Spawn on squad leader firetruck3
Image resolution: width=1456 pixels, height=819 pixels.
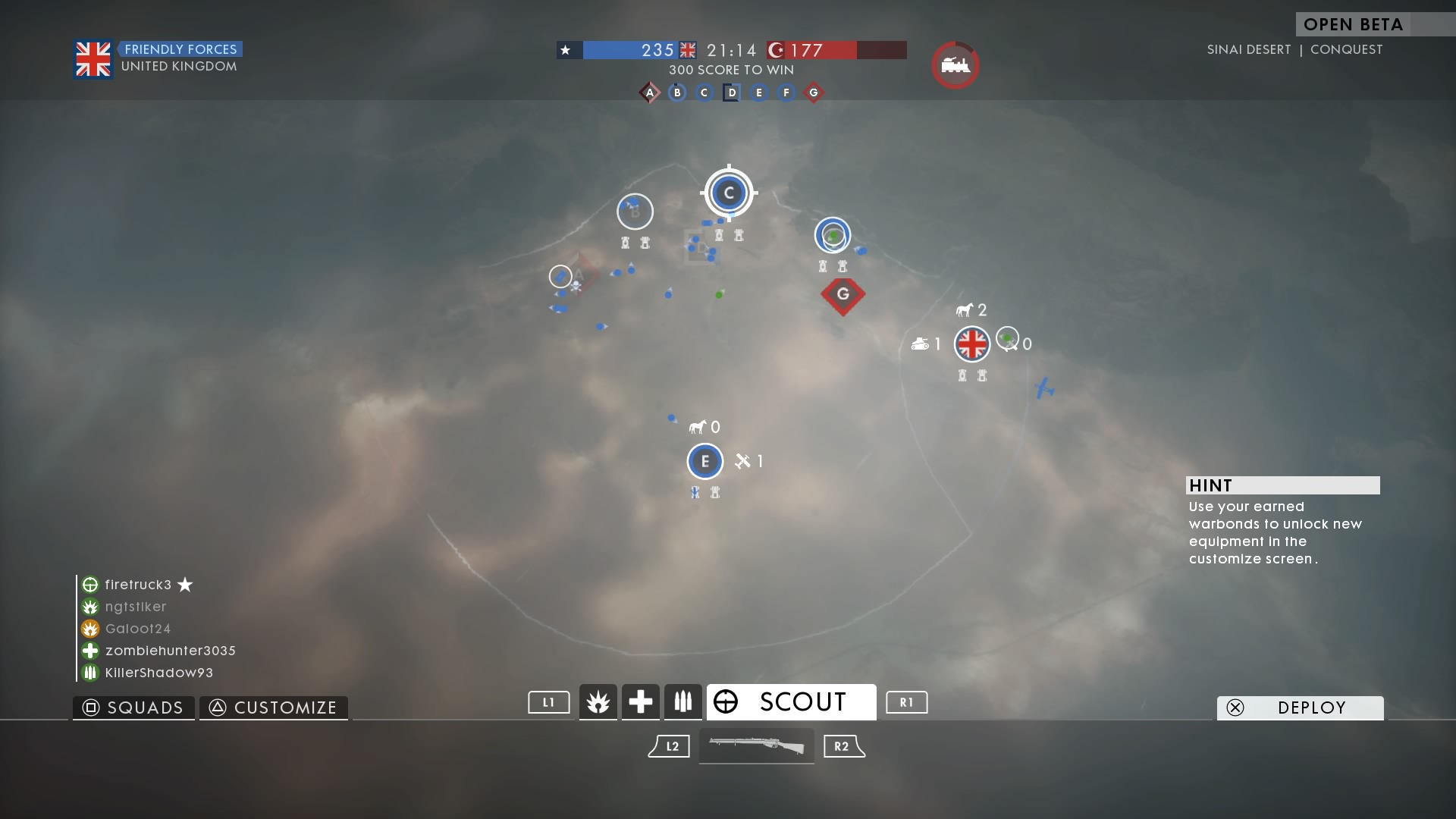(x=138, y=585)
